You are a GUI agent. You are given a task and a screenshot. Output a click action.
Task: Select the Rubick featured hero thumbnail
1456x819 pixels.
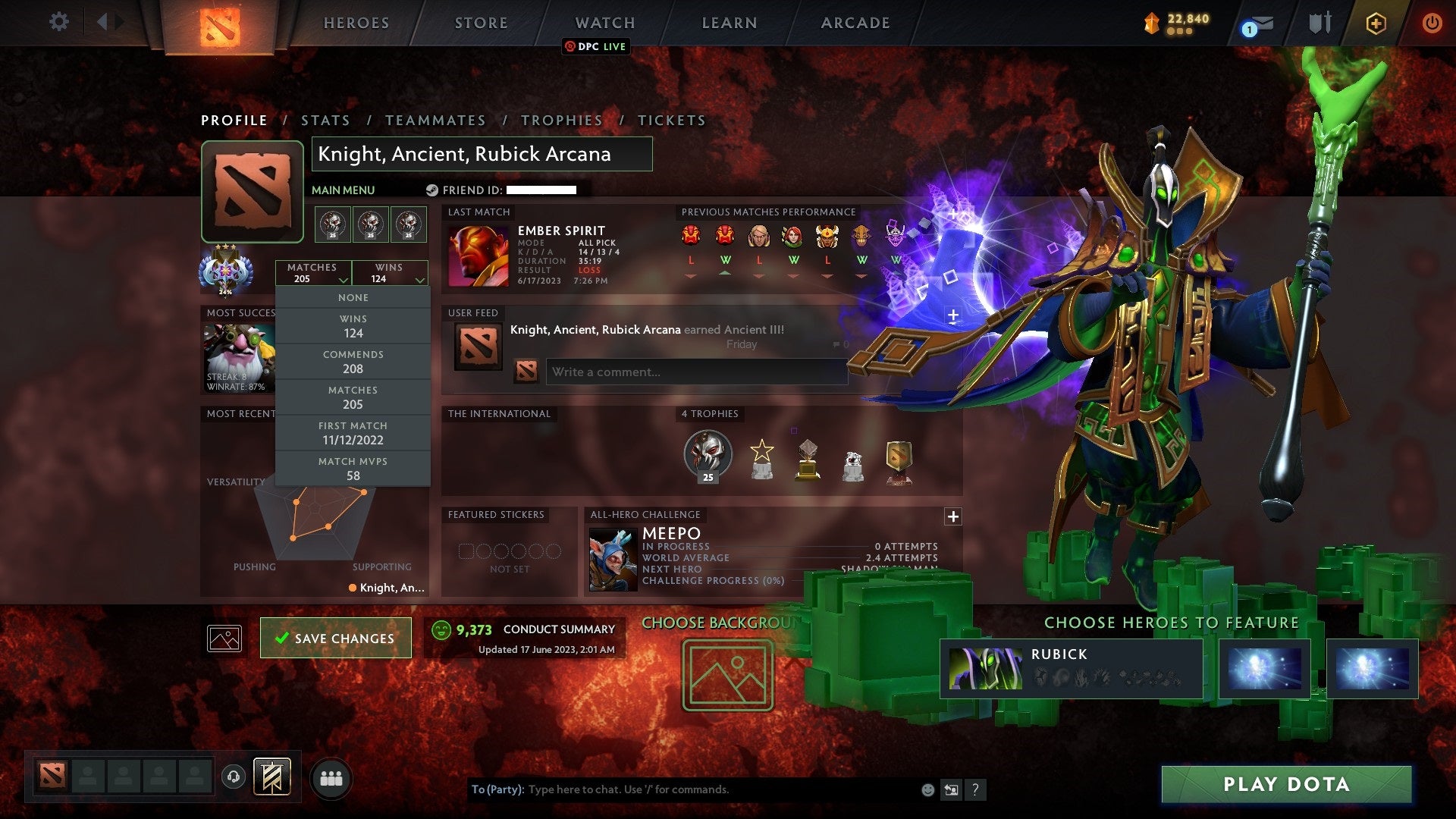coord(986,667)
